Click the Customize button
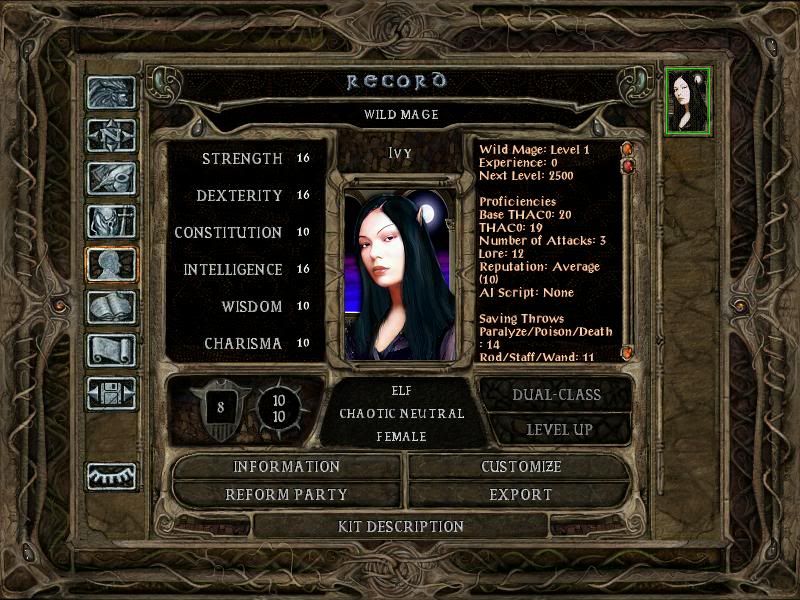 coord(521,467)
